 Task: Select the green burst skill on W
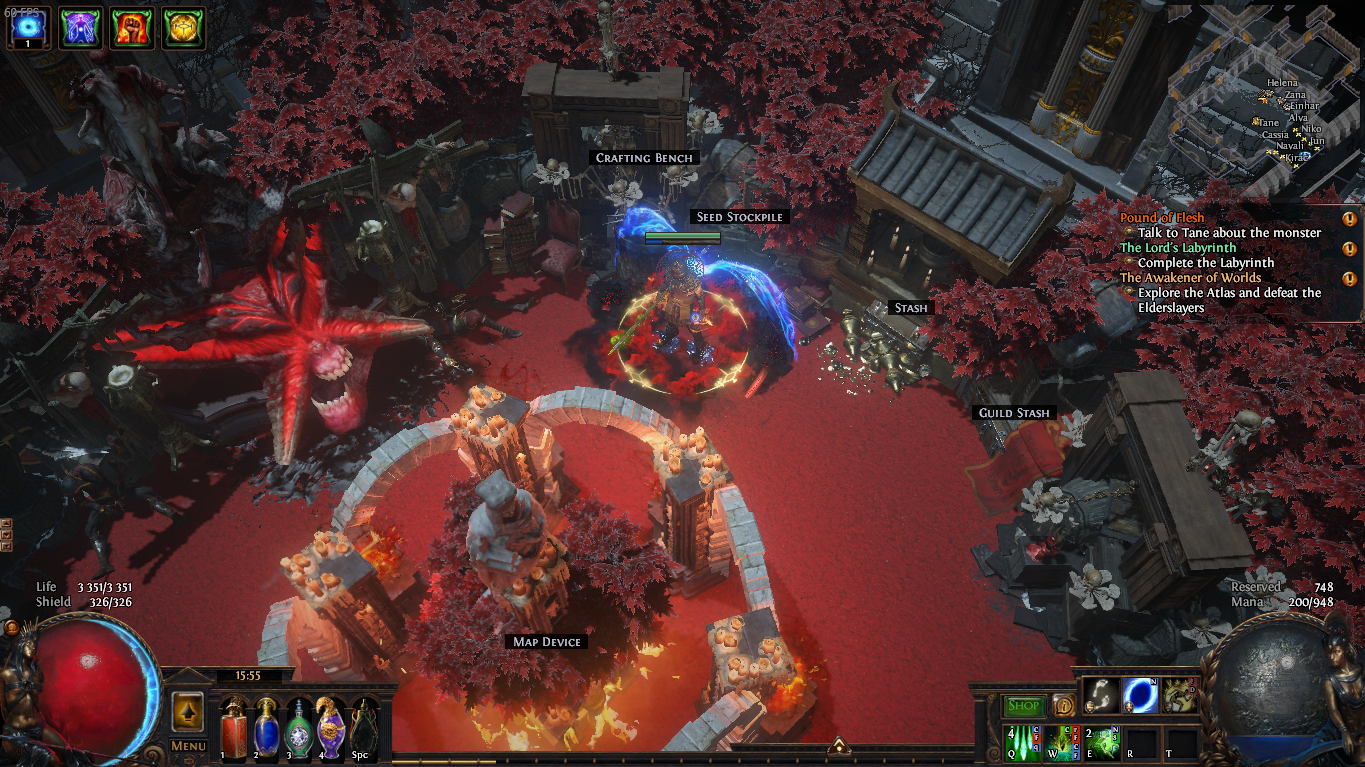(x=1062, y=743)
